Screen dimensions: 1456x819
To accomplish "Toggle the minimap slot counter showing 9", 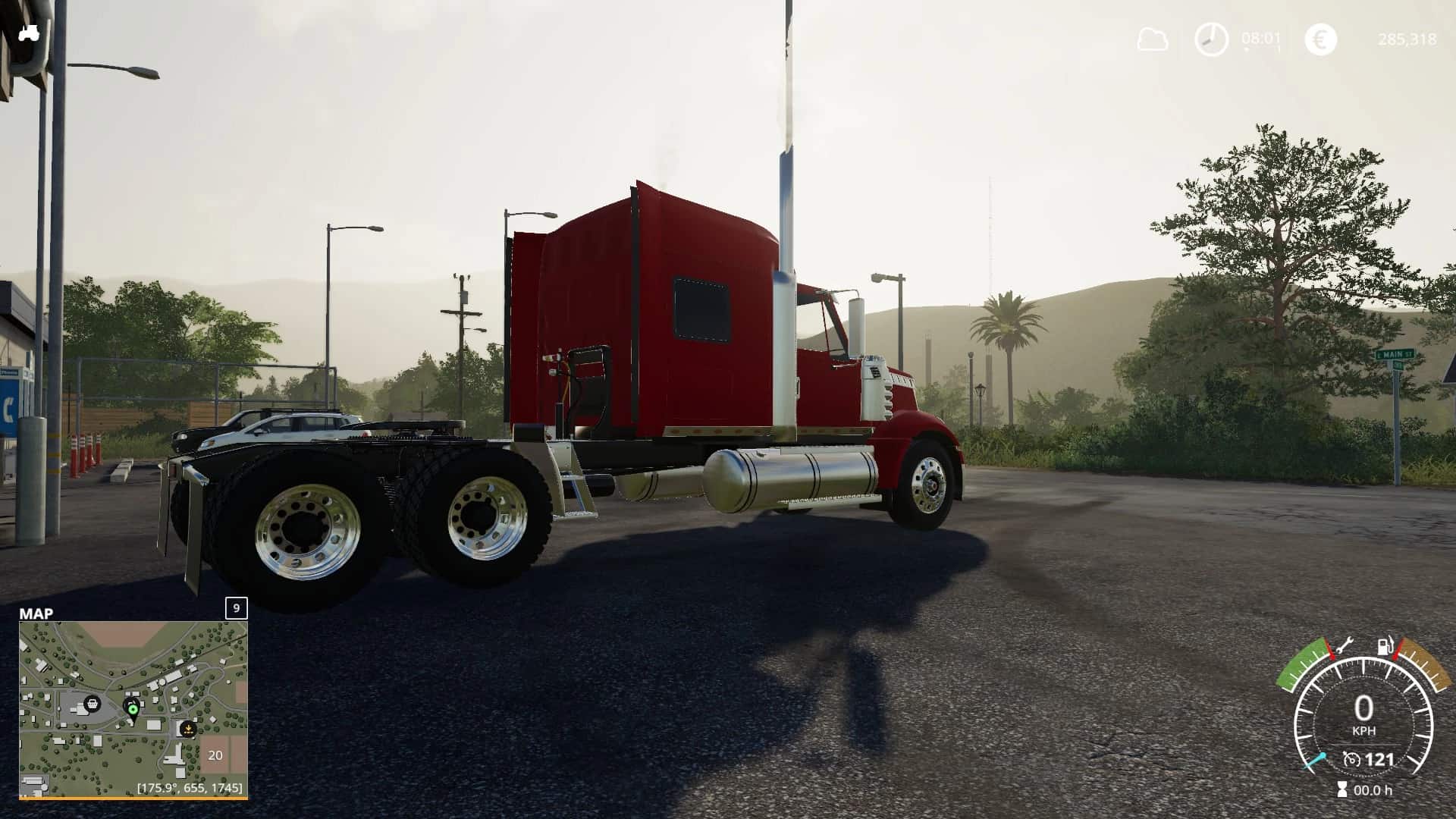I will [235, 607].
